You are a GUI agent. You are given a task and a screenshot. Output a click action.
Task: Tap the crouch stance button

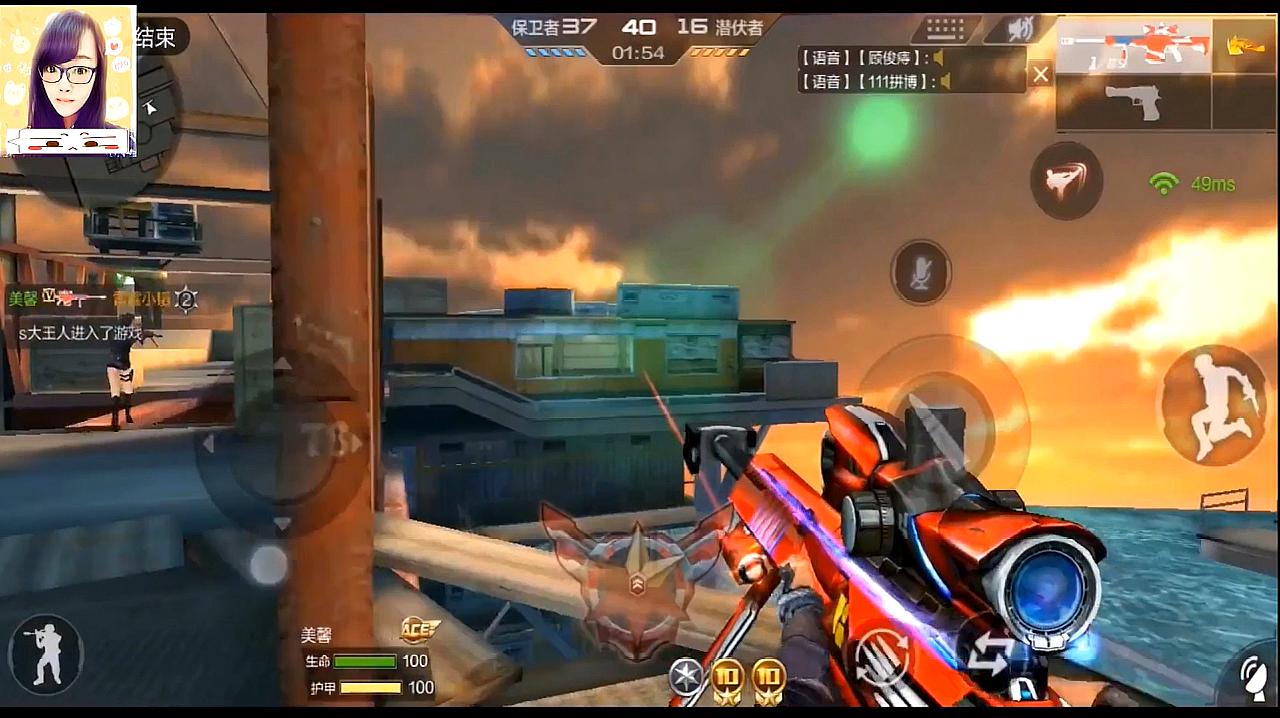point(45,655)
